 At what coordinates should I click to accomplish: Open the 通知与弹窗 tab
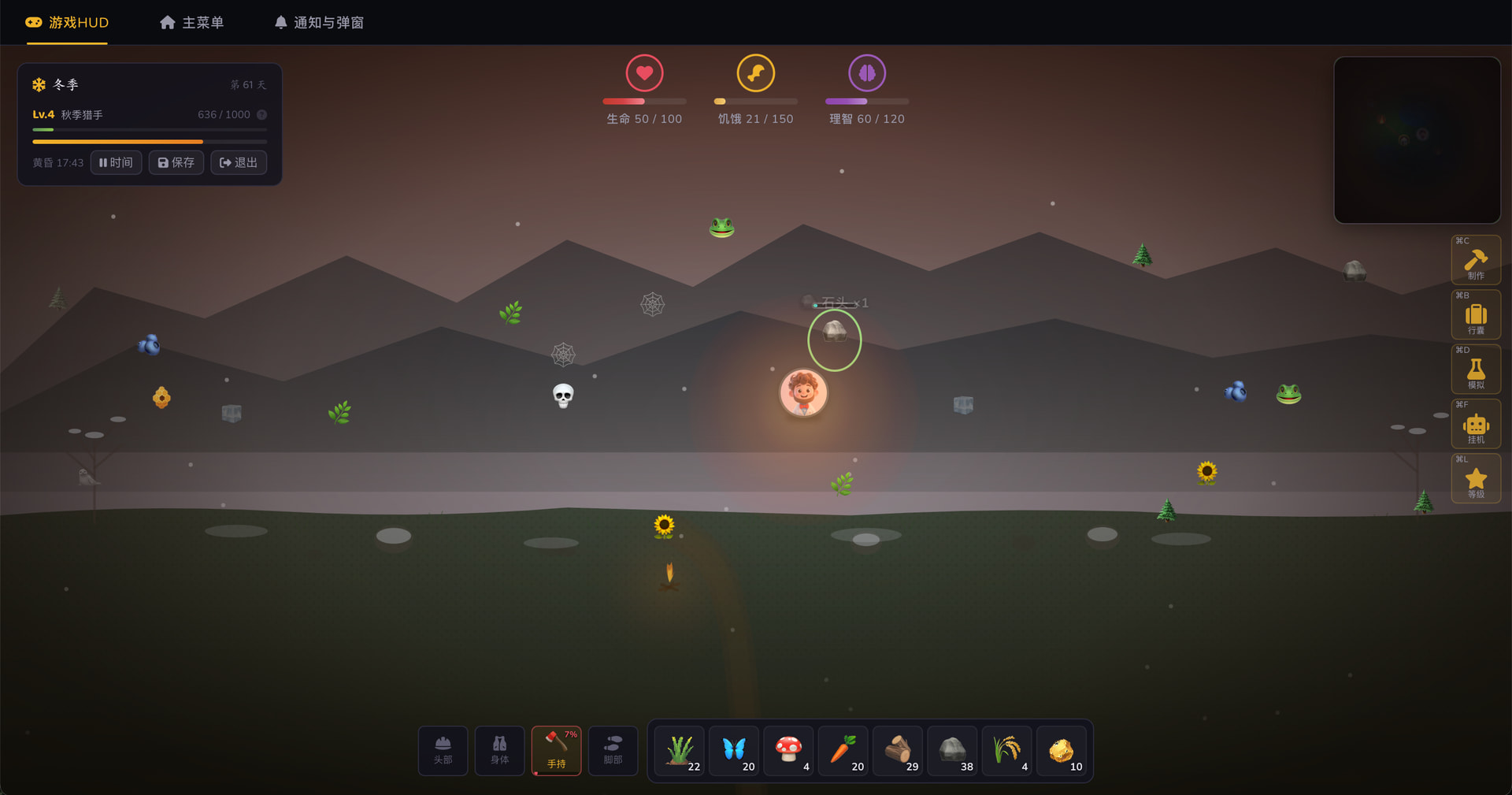319,23
